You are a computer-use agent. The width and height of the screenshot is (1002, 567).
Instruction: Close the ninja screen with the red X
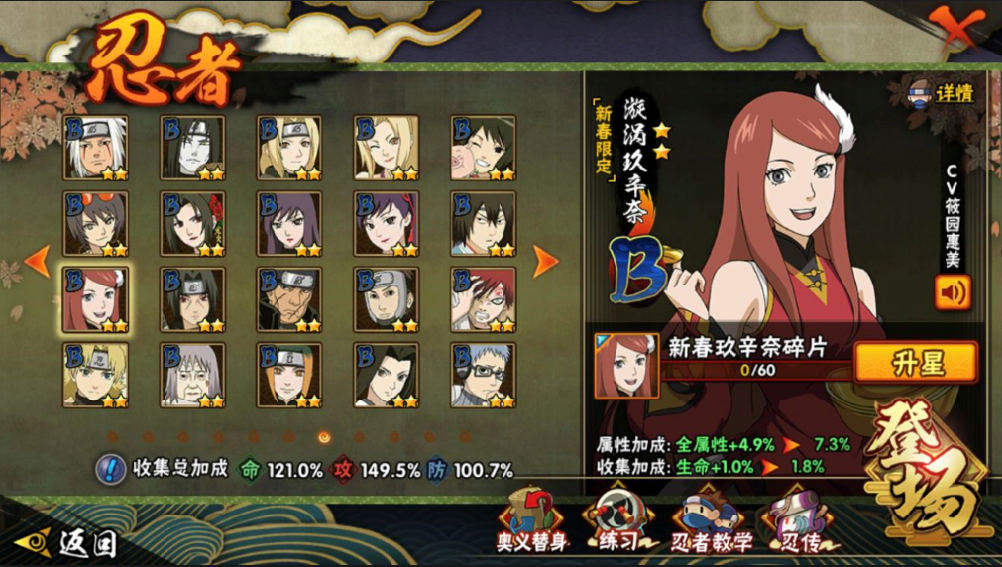coord(955,28)
